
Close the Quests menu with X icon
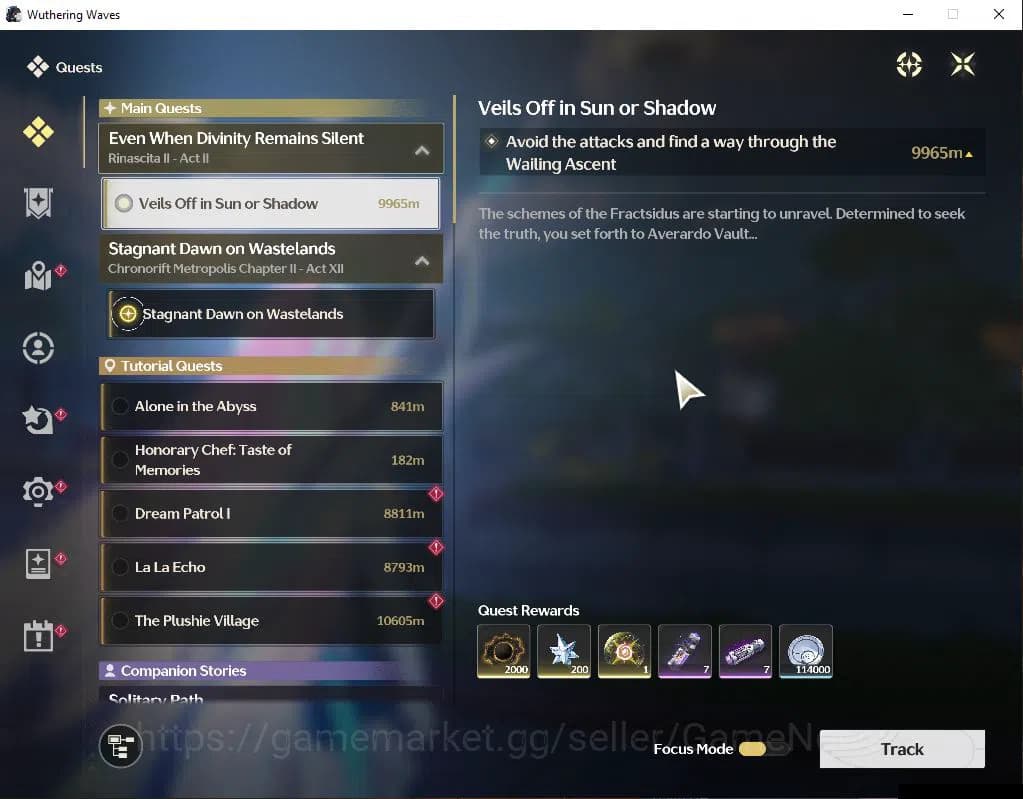[x=962, y=65]
